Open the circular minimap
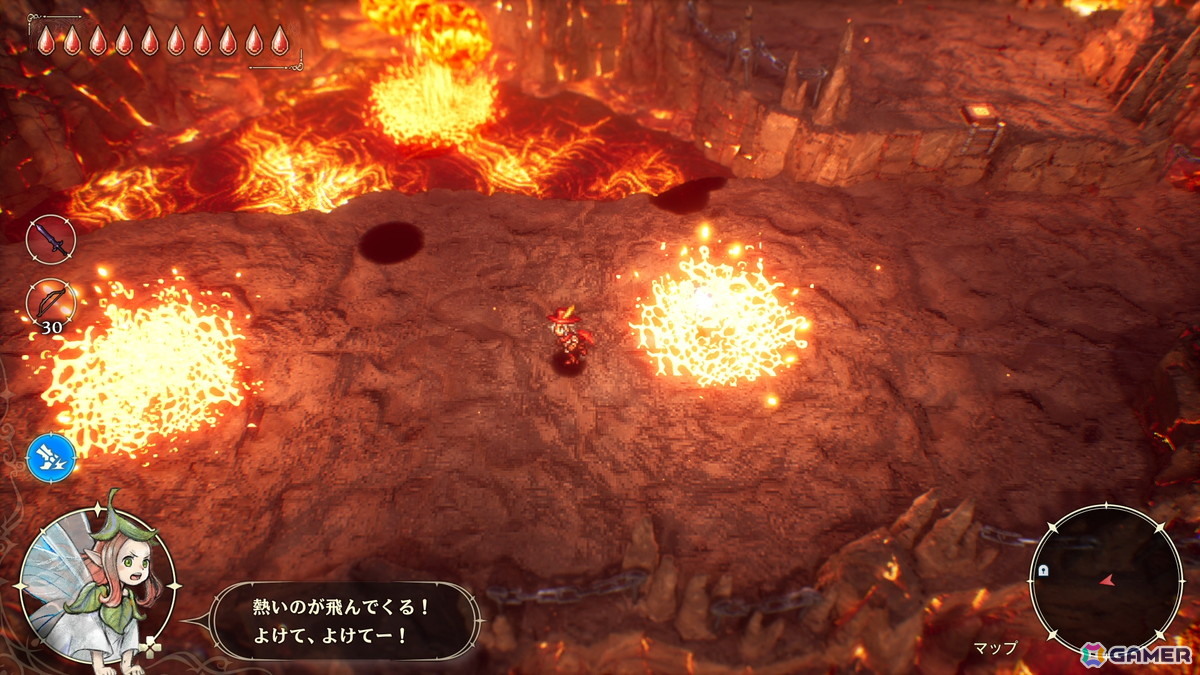Viewport: 1200px width, 675px height. point(1105,579)
